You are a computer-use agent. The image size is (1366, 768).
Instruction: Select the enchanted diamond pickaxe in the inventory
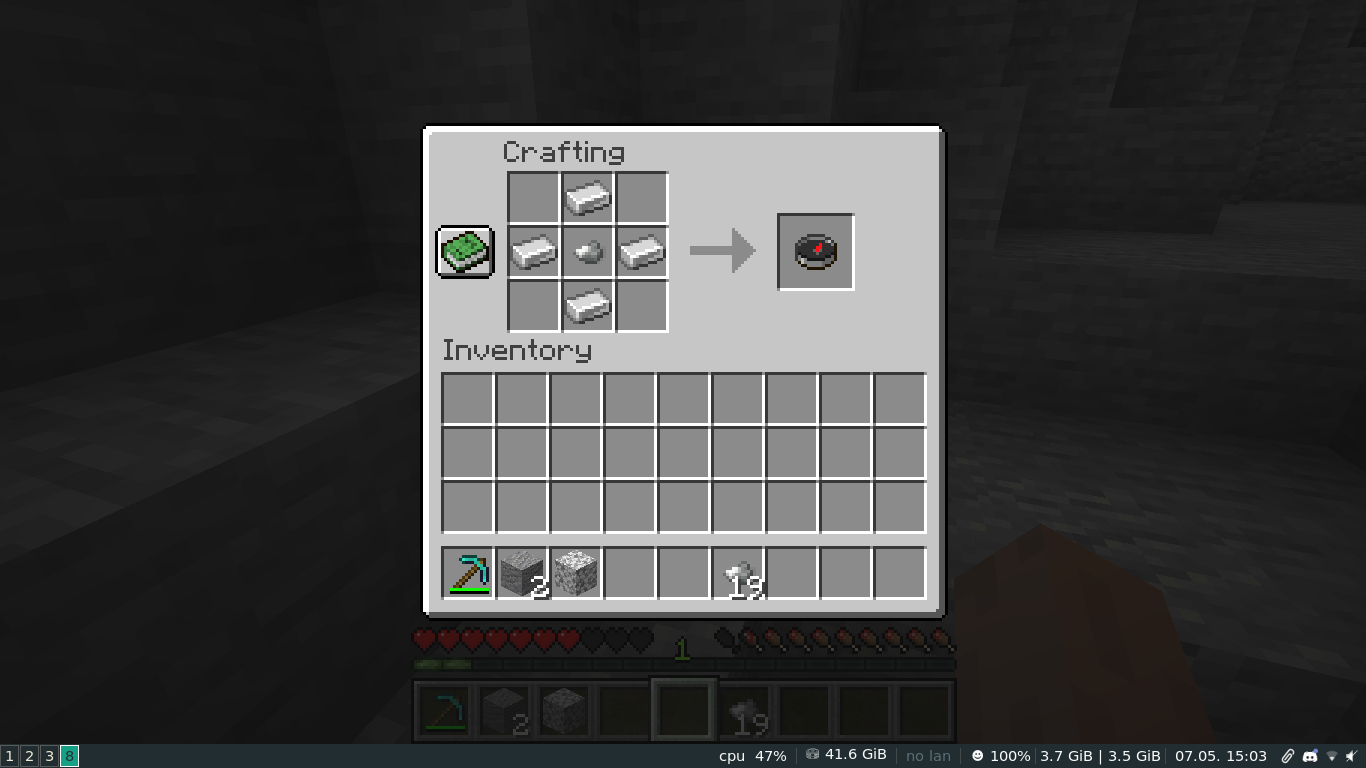point(467,573)
